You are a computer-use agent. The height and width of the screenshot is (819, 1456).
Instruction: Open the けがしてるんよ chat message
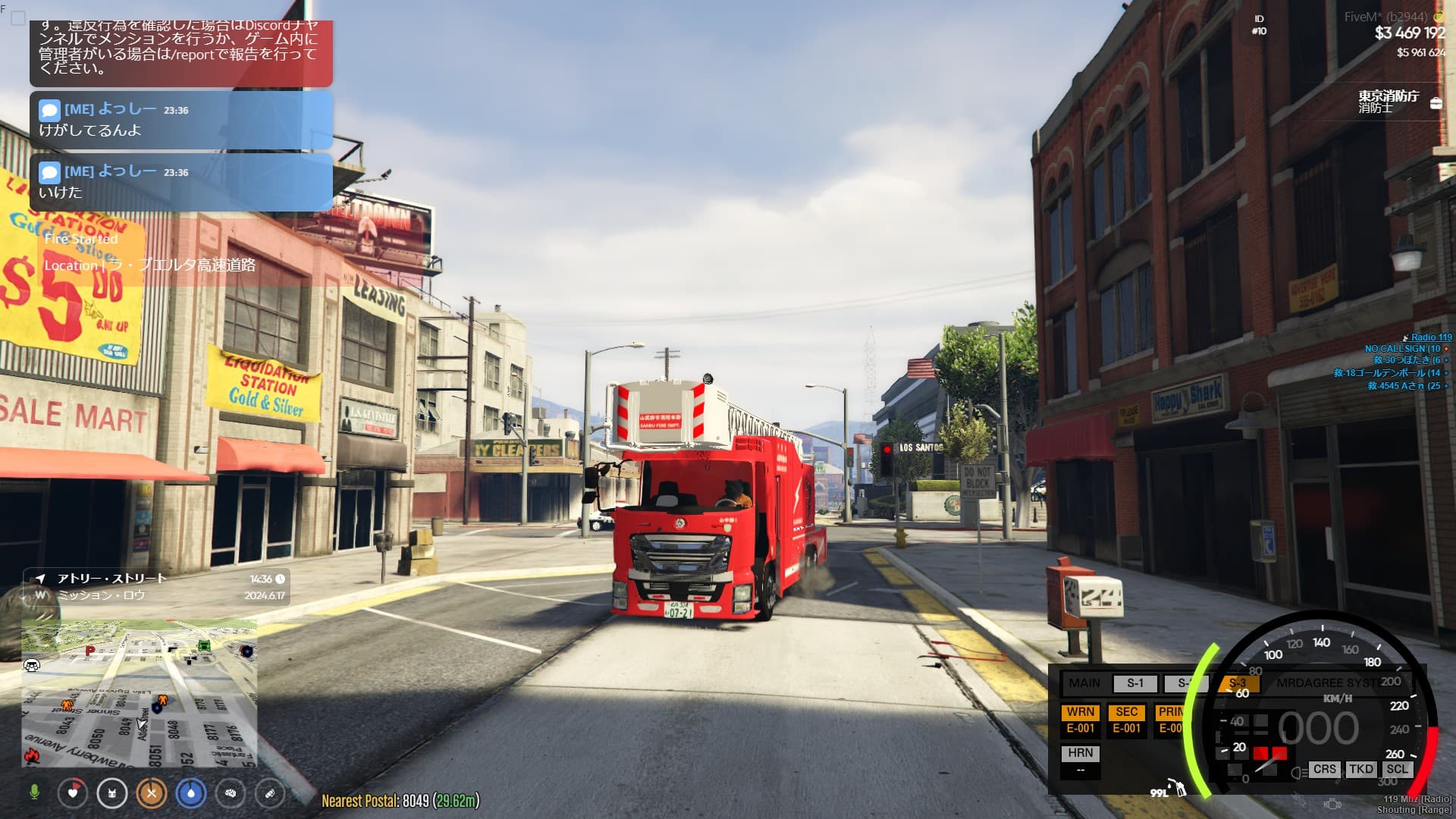[181, 120]
